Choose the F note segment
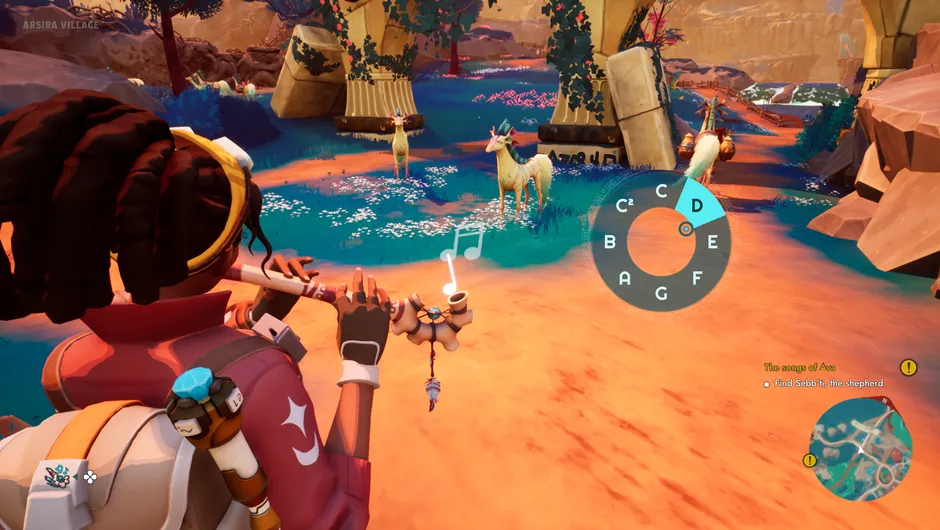940x530 pixels. pyautogui.click(x=697, y=277)
